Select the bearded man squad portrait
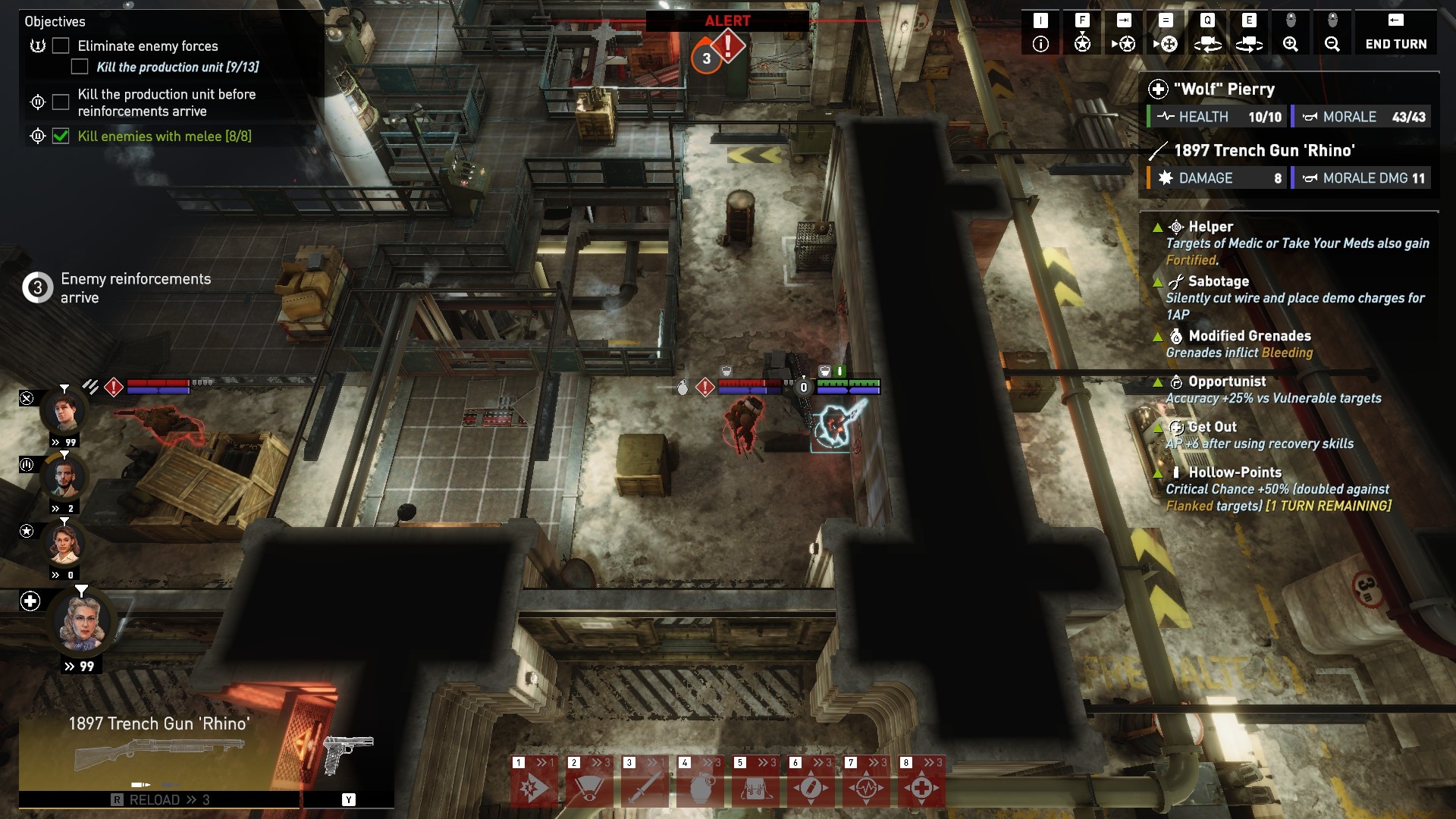1456x819 pixels. (64, 478)
